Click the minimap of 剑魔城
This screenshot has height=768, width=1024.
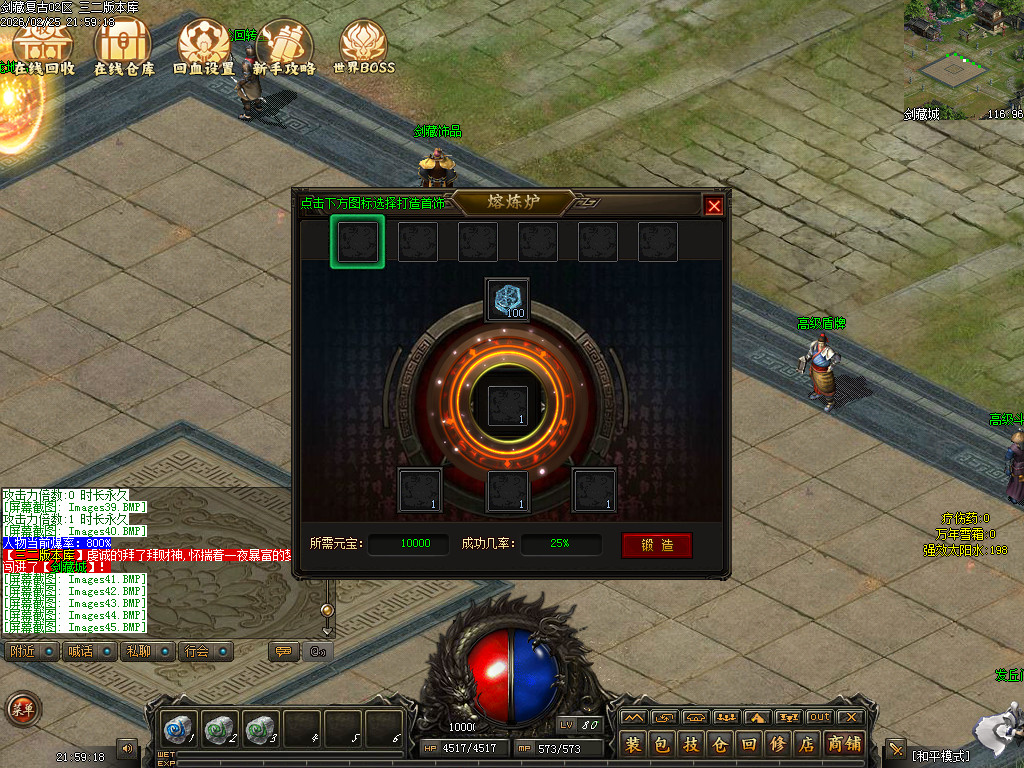click(964, 55)
